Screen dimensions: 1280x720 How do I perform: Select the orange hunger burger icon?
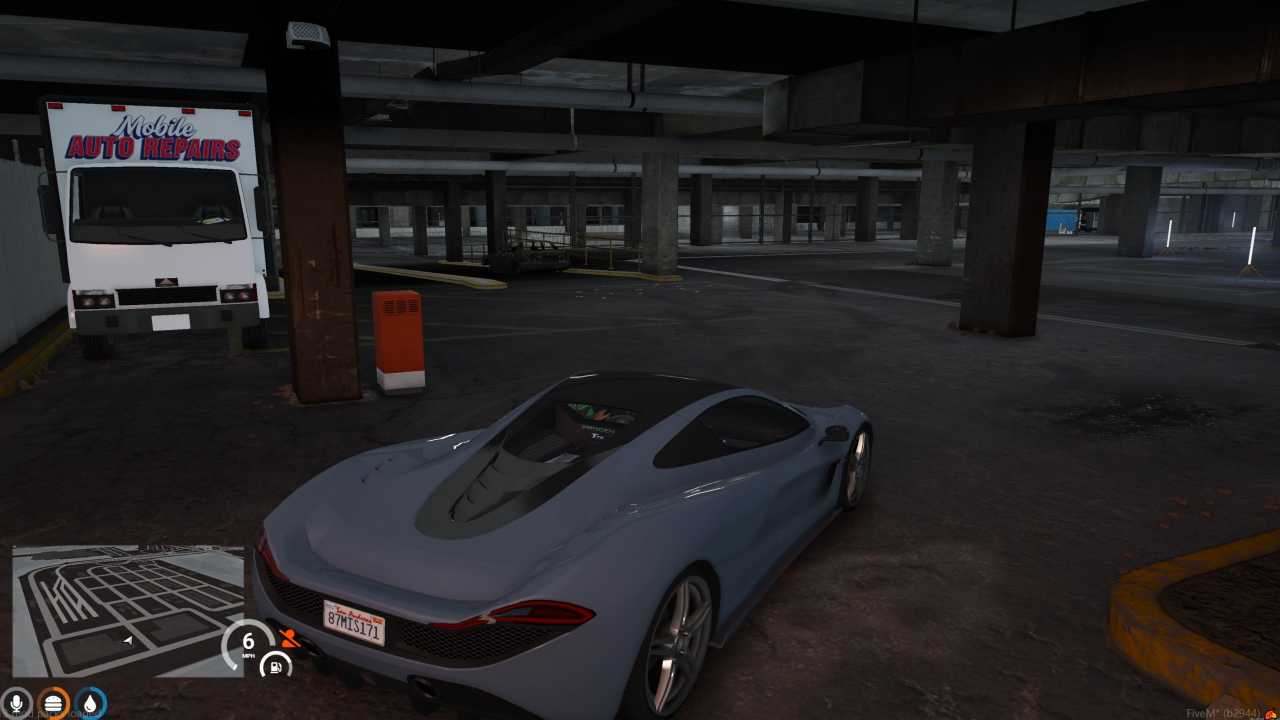point(52,703)
